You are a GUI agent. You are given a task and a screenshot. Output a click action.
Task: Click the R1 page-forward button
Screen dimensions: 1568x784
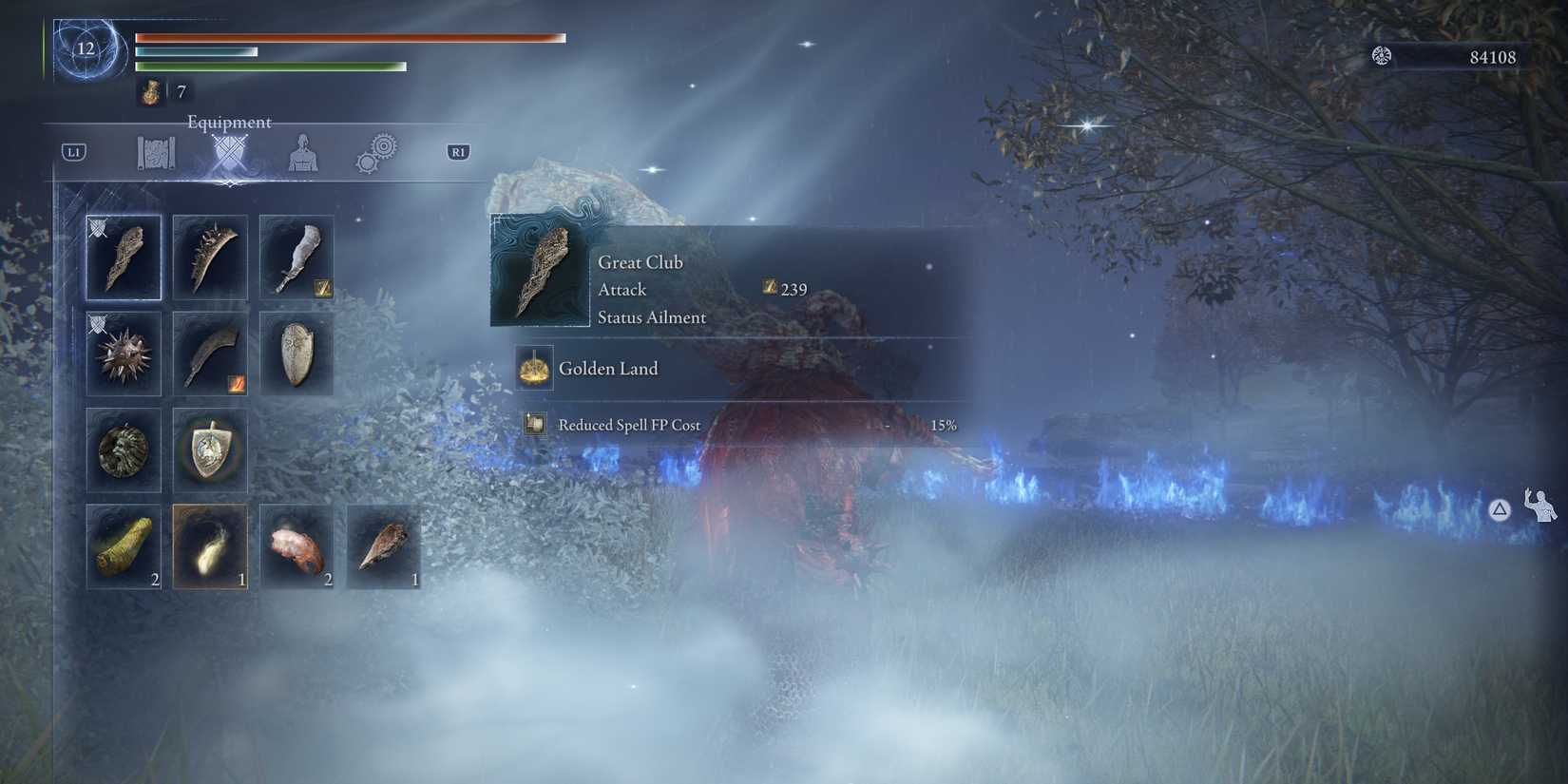click(457, 151)
